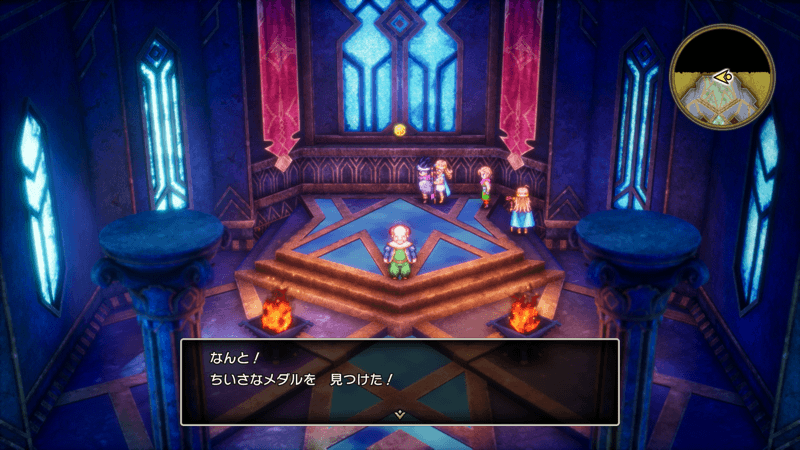
Task: Advance dialogue with the down arrow
Action: (399, 413)
